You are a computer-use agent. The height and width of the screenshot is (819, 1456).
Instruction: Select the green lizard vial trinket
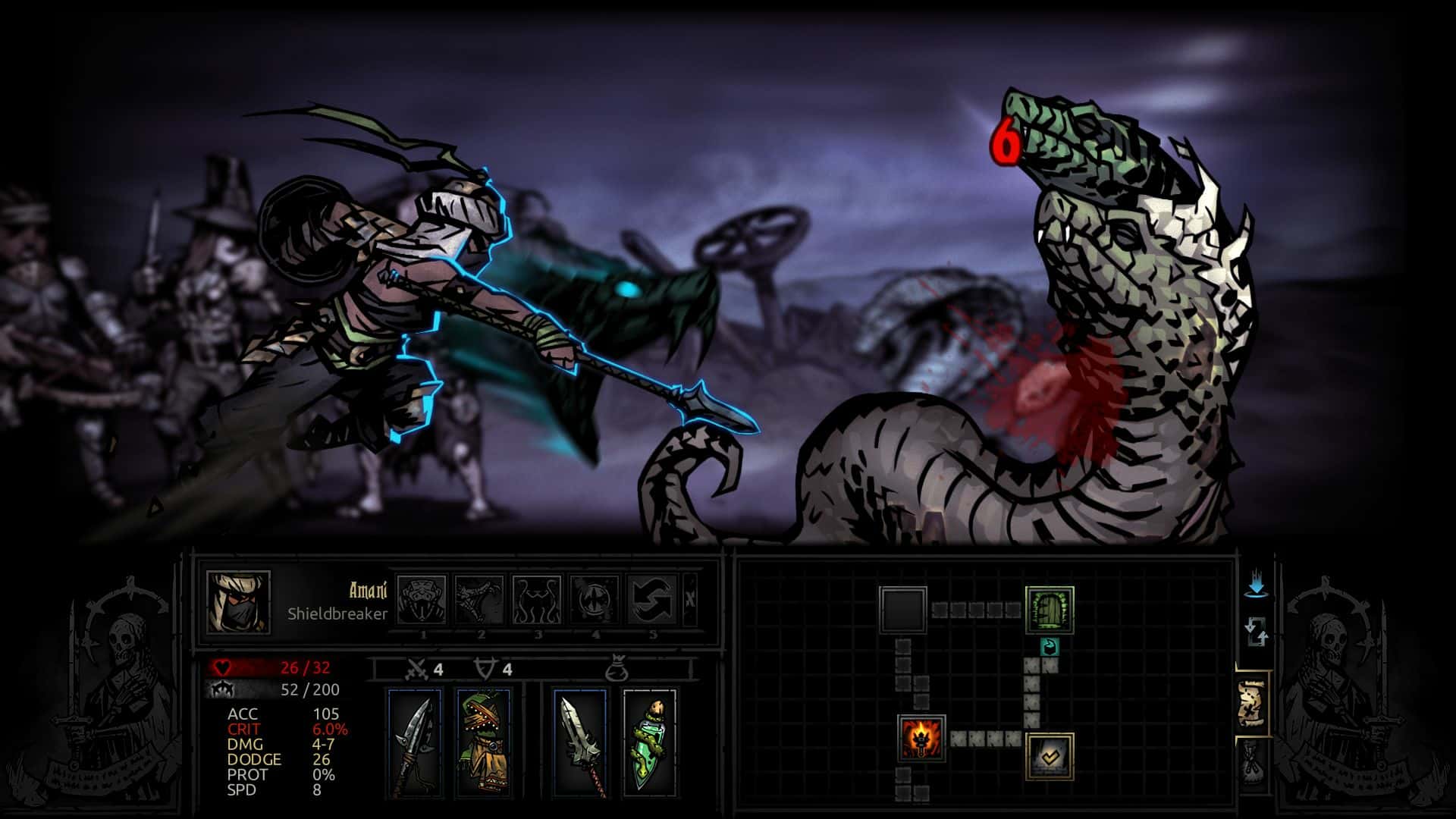649,742
